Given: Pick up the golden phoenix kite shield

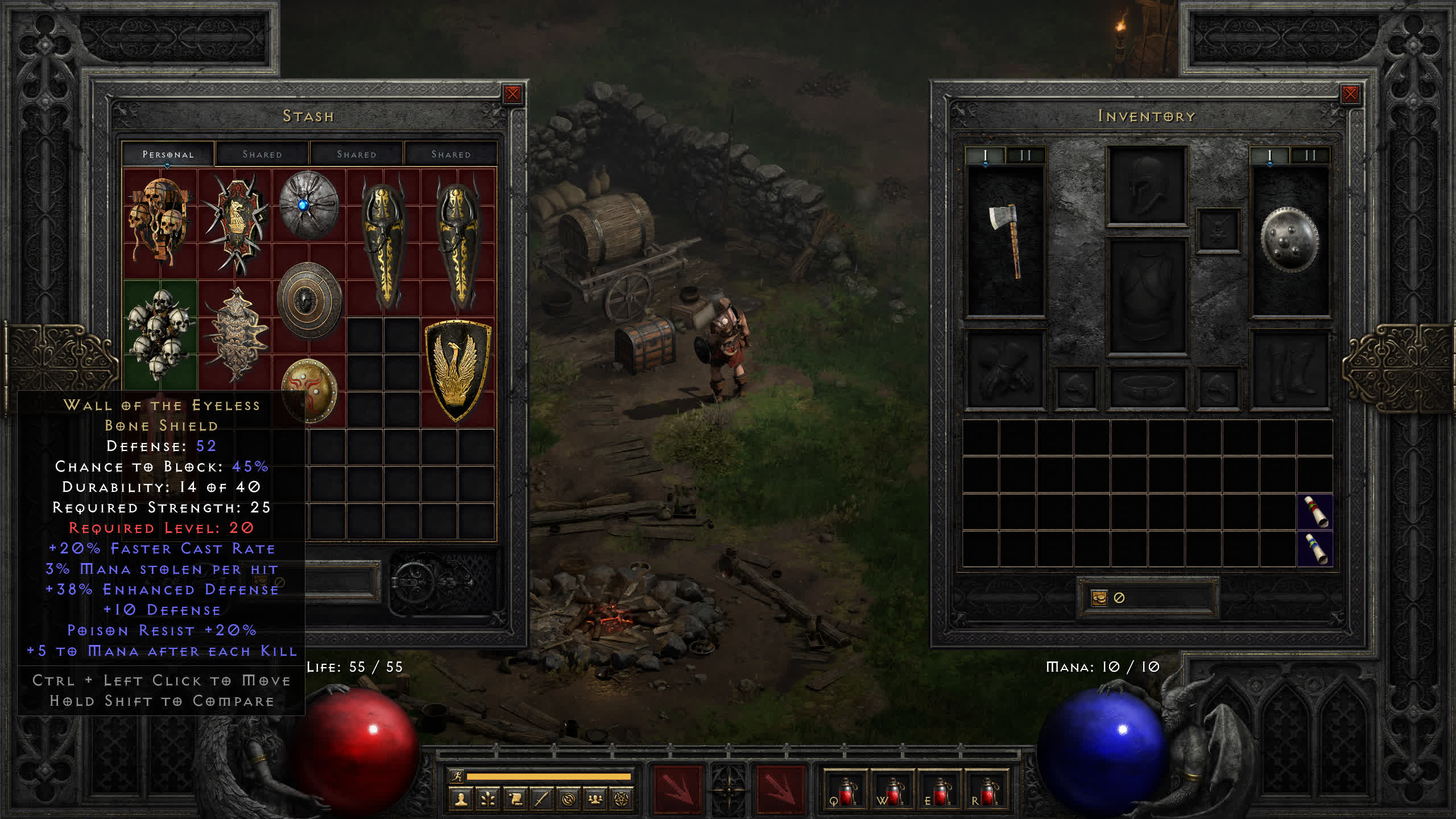Looking at the screenshot, I should click(458, 370).
